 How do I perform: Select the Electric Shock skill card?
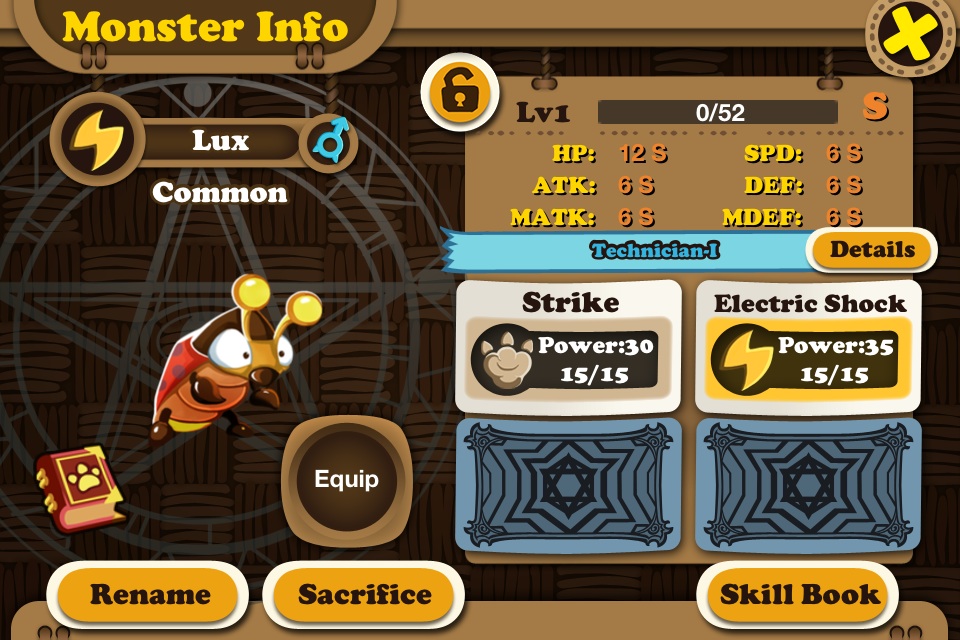[x=809, y=346]
